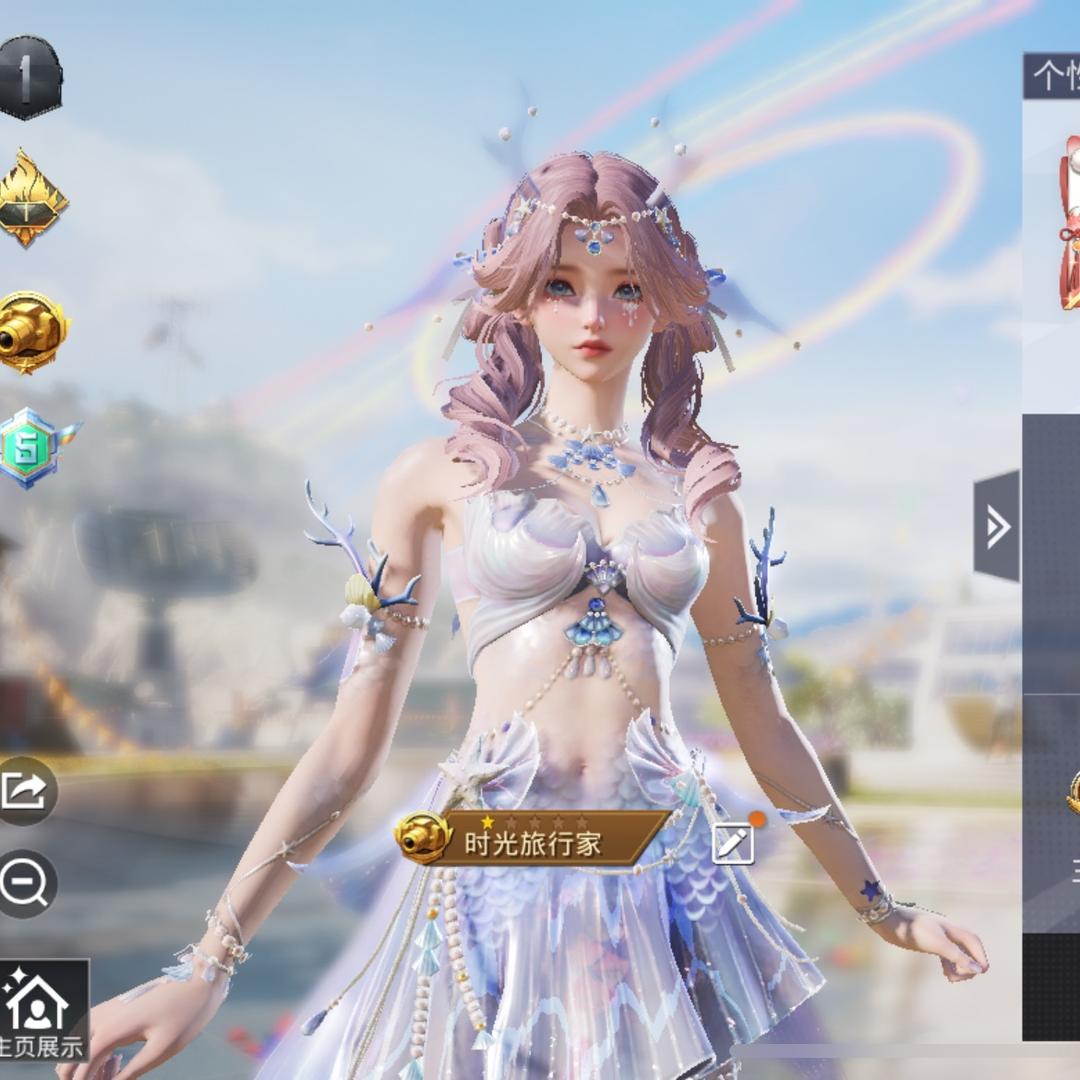Viewport: 1080px width, 1080px height.
Task: Edit the 时光旅行家 title
Action: pos(733,843)
